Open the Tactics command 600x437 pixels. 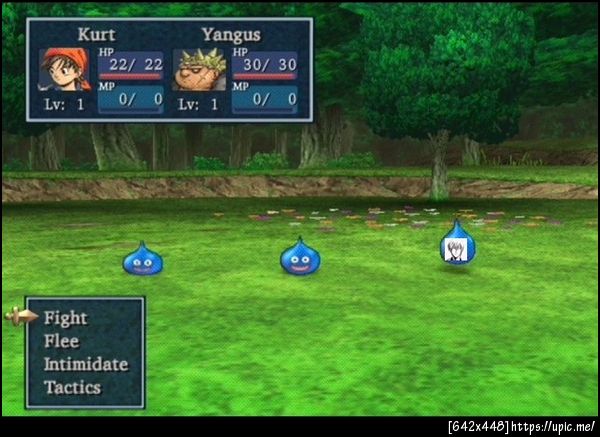[72, 387]
